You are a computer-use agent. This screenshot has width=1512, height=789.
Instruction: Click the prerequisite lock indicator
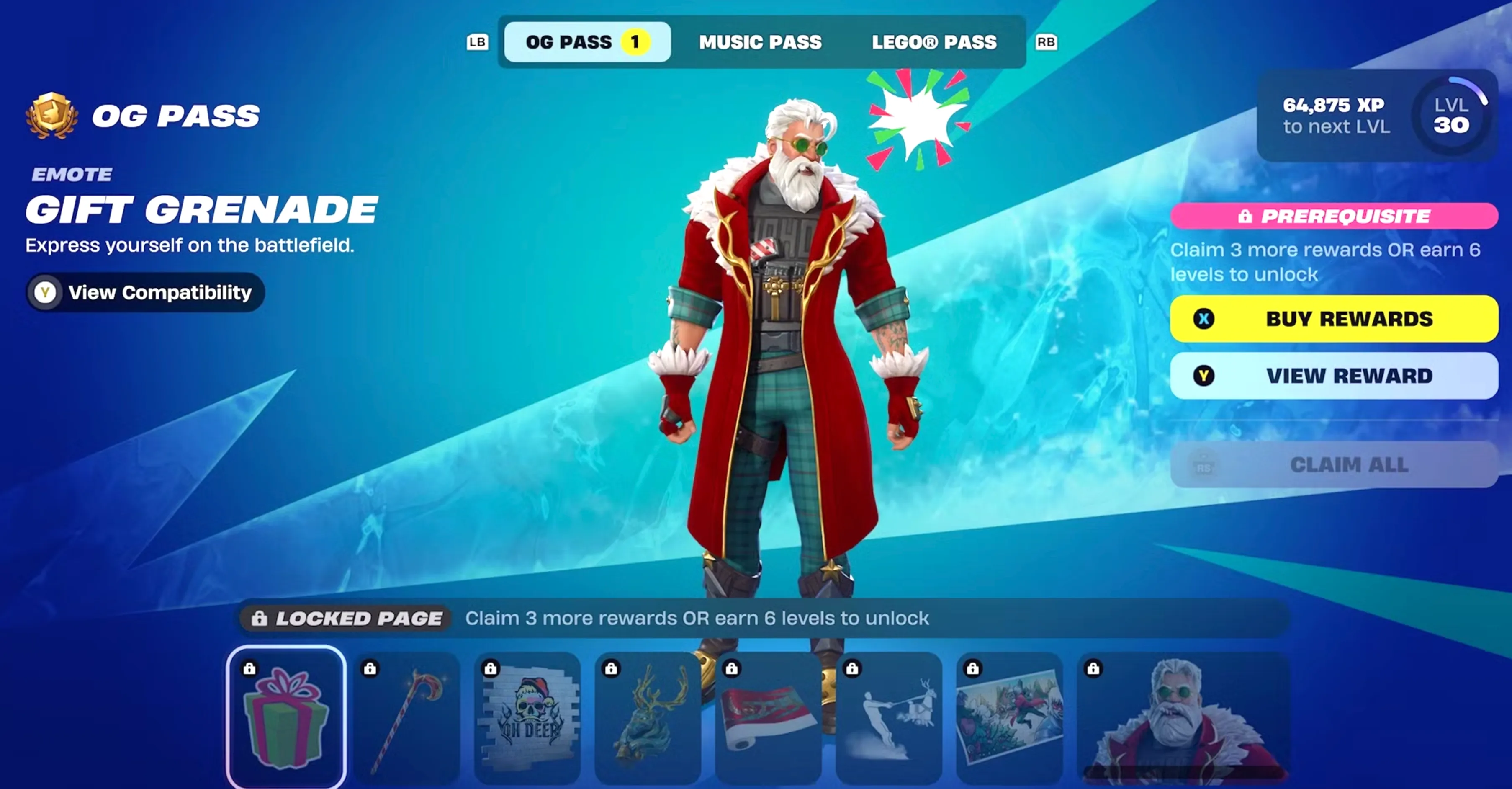click(1246, 216)
